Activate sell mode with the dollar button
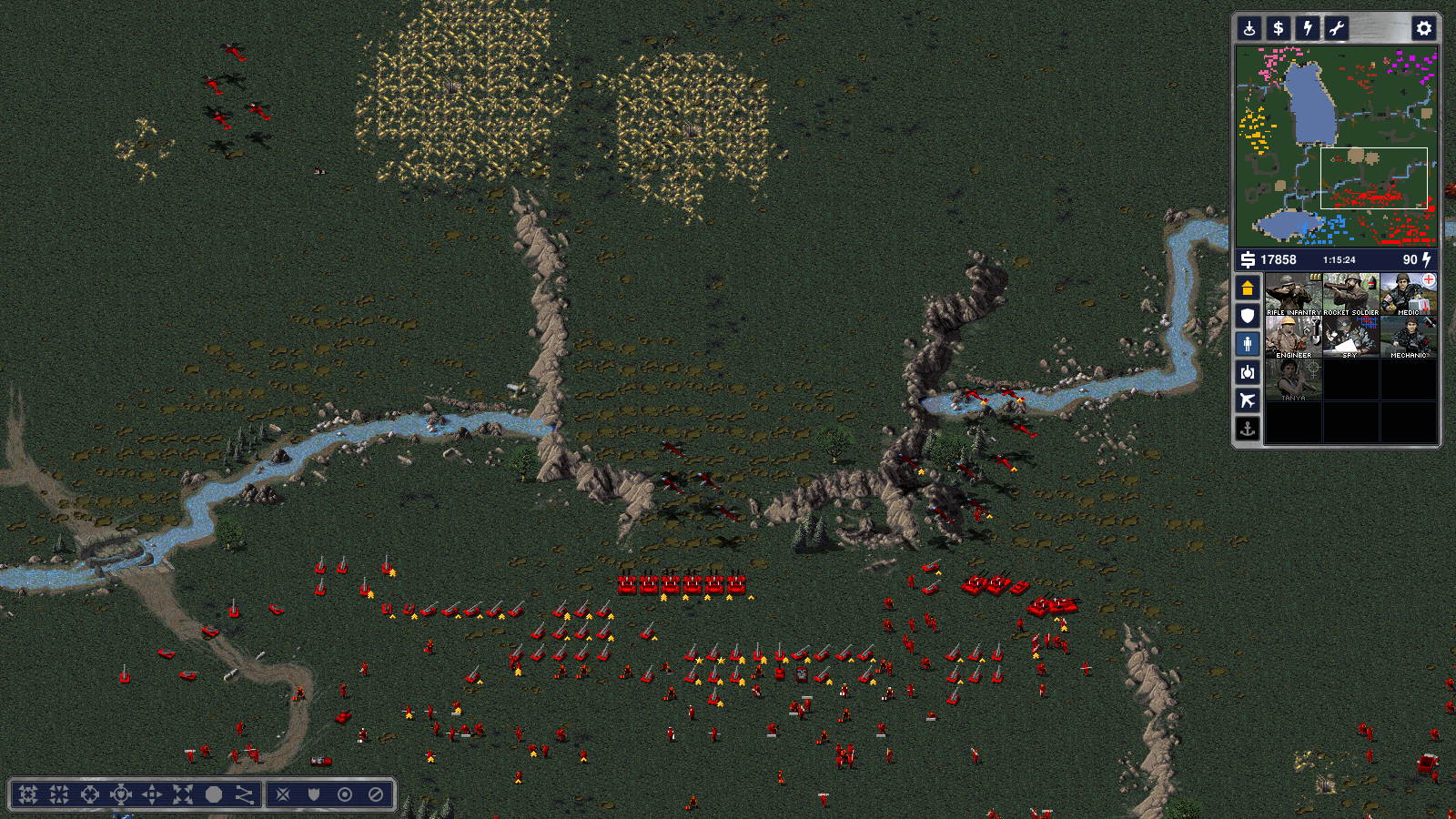Image resolution: width=1456 pixels, height=819 pixels. coord(1279,28)
